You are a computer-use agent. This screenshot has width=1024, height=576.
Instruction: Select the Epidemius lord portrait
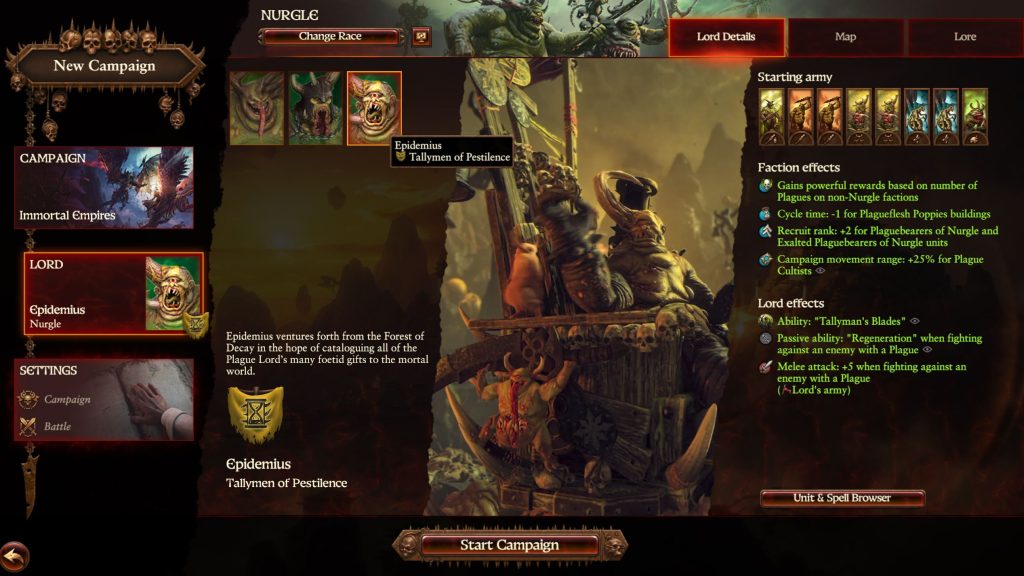coord(374,108)
